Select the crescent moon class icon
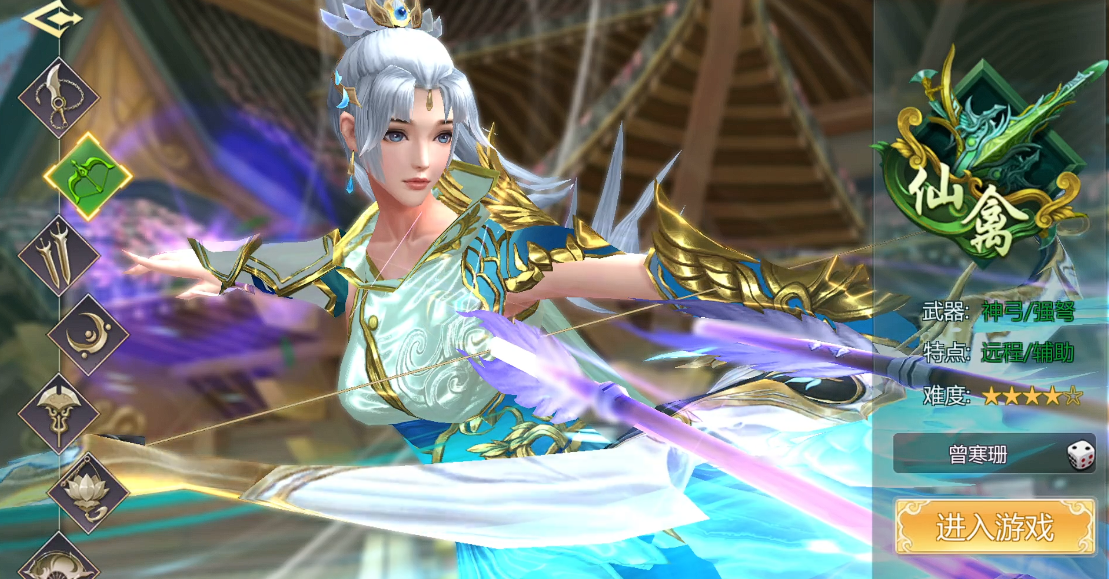The width and height of the screenshot is (1109, 579). pyautogui.click(x=88, y=334)
